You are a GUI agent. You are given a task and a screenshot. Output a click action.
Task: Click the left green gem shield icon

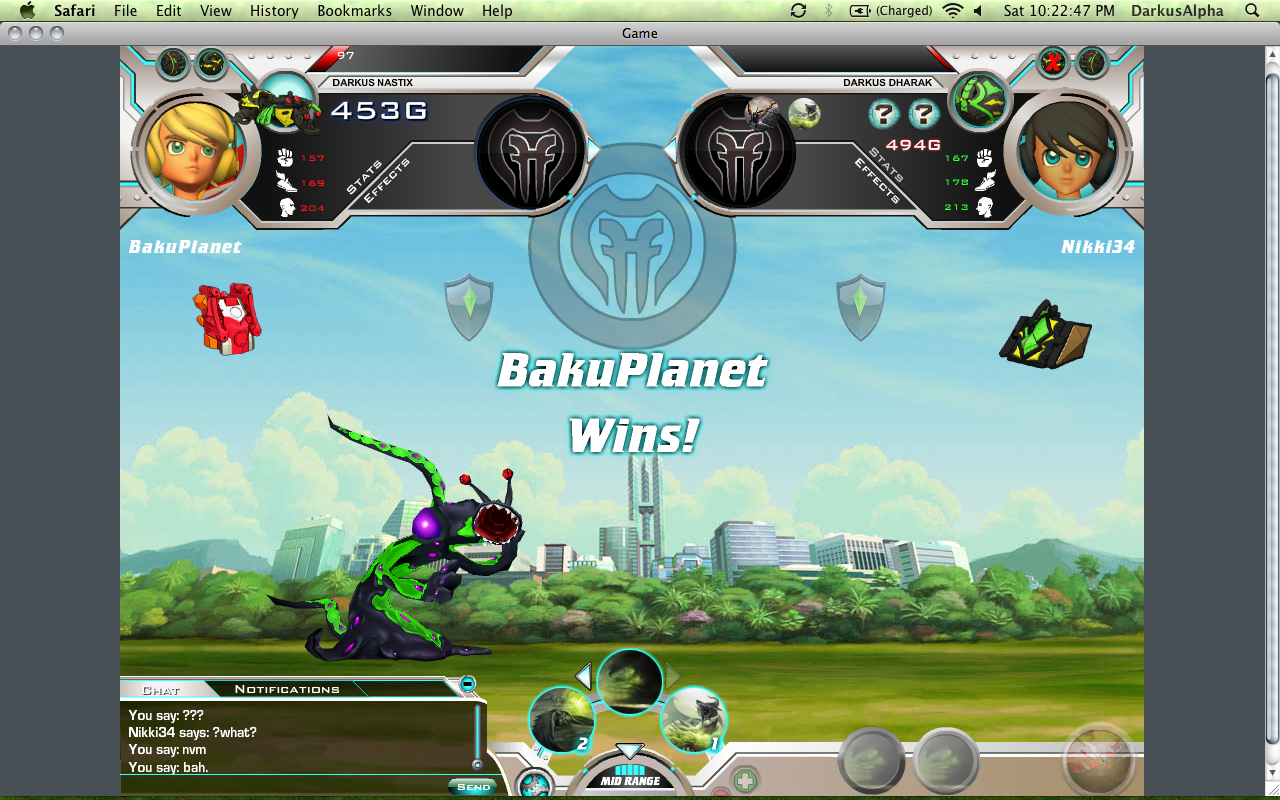click(x=469, y=306)
